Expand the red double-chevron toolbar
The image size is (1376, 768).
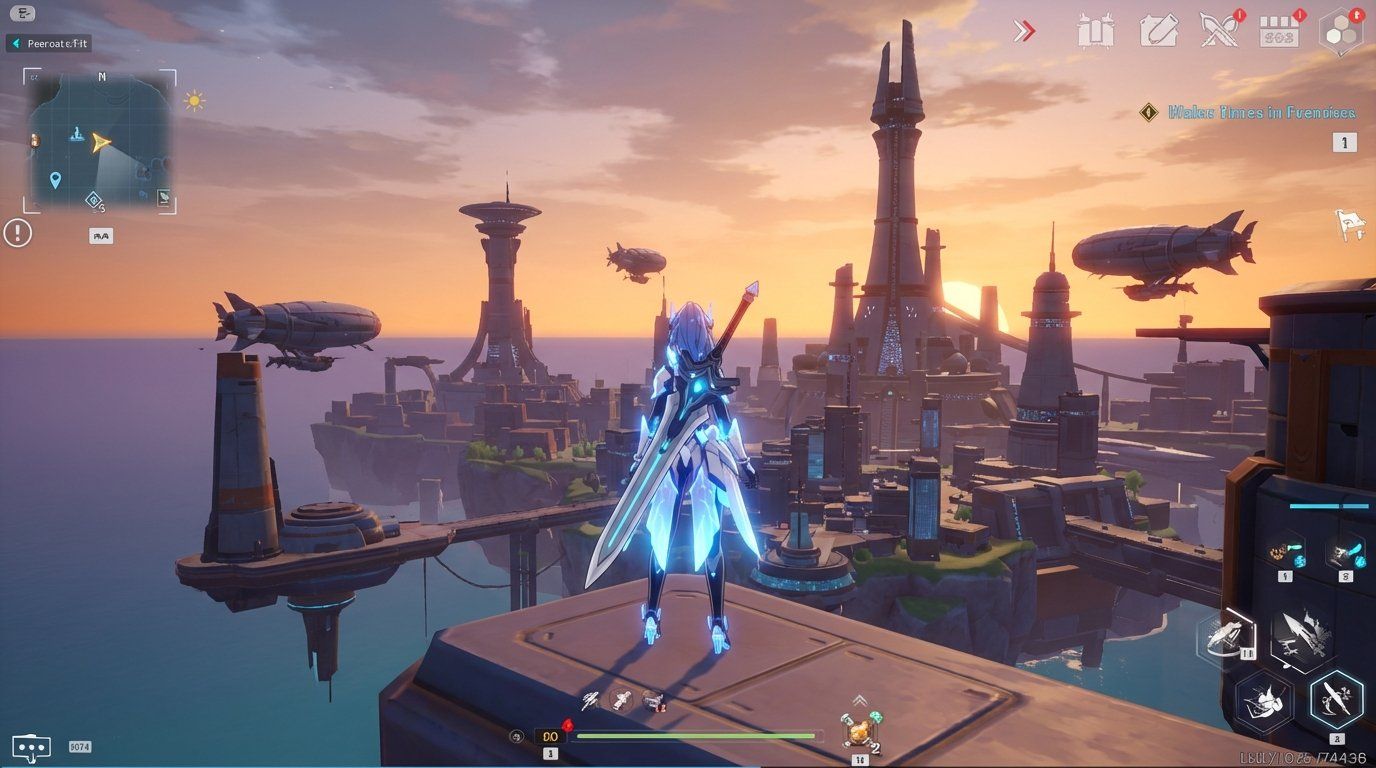point(1025,31)
